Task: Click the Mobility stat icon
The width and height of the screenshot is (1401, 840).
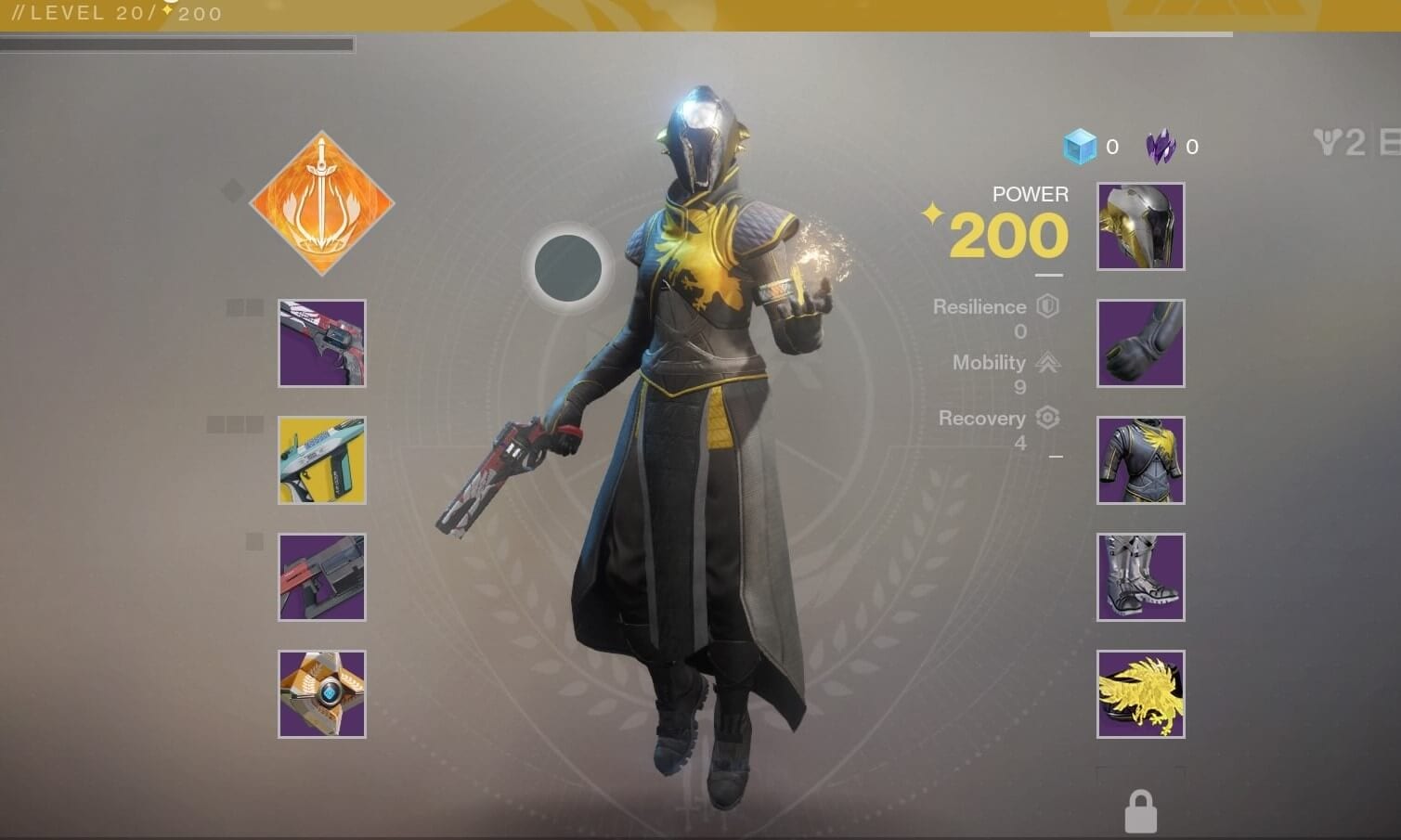Action: coord(1048,363)
